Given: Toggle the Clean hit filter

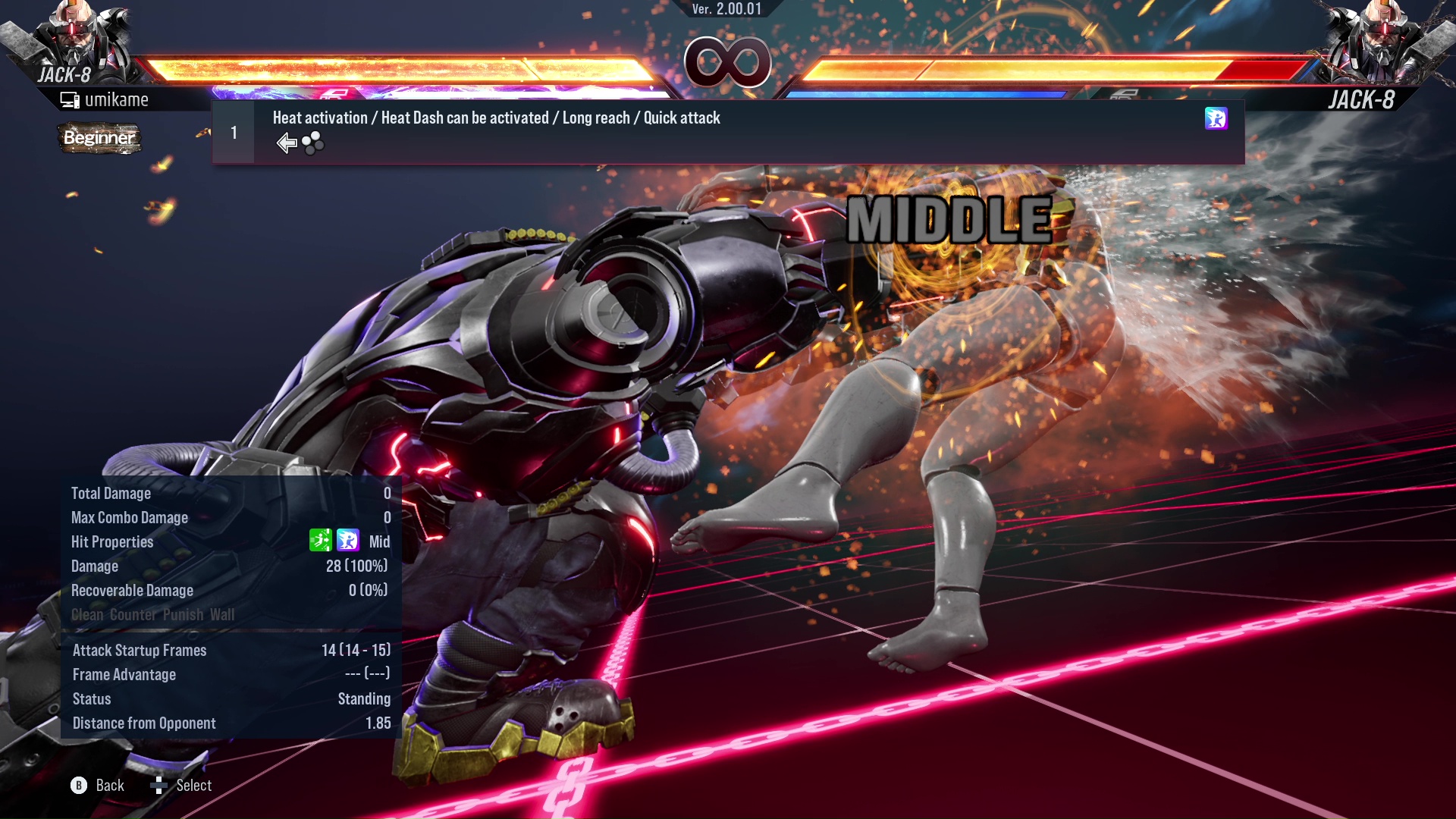Looking at the screenshot, I should (86, 615).
